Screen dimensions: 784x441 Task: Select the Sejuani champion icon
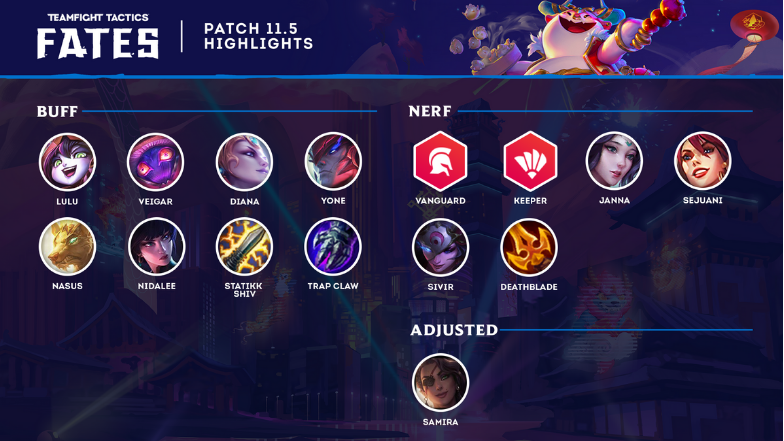pos(702,161)
